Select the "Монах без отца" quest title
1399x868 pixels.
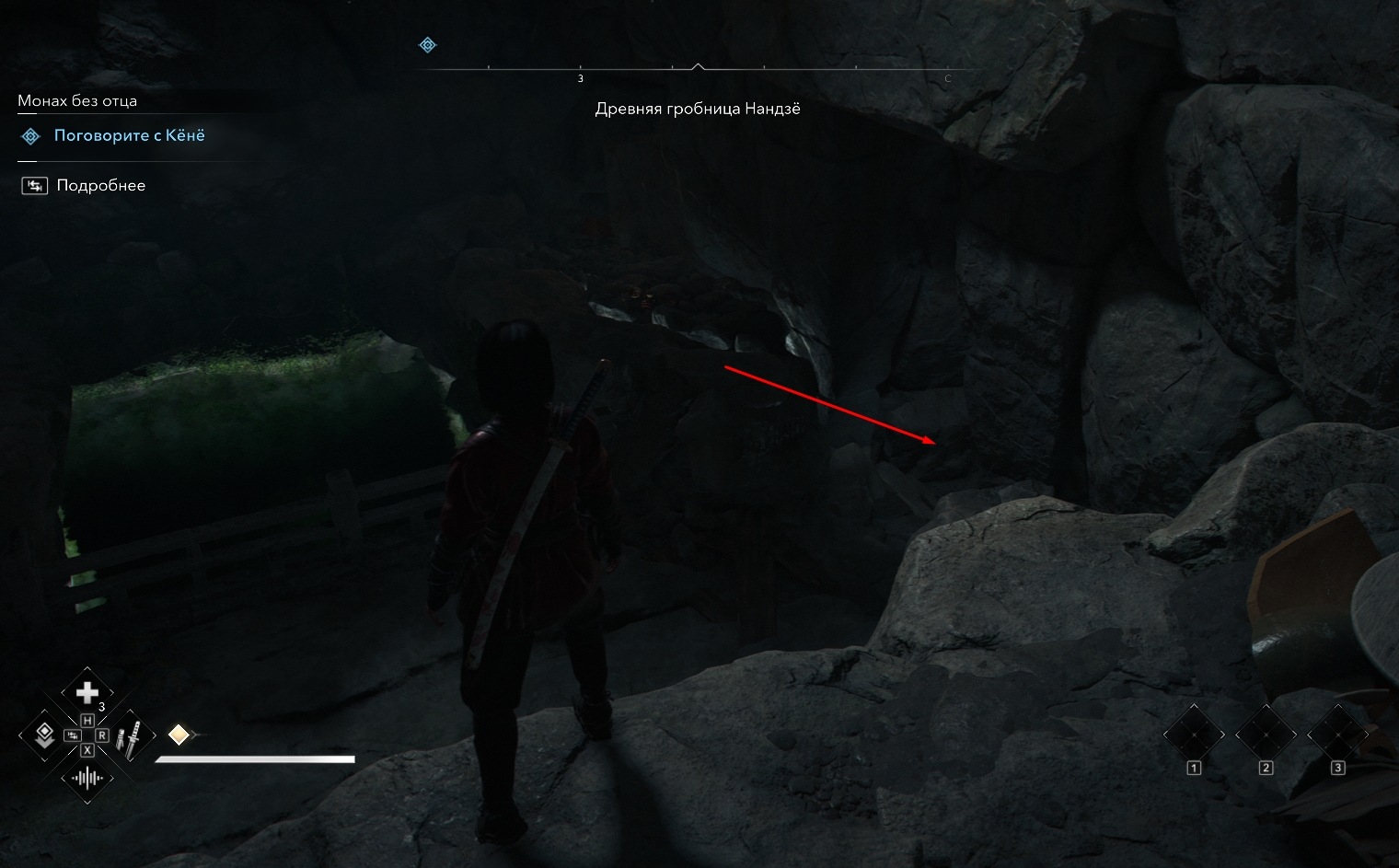(x=77, y=101)
